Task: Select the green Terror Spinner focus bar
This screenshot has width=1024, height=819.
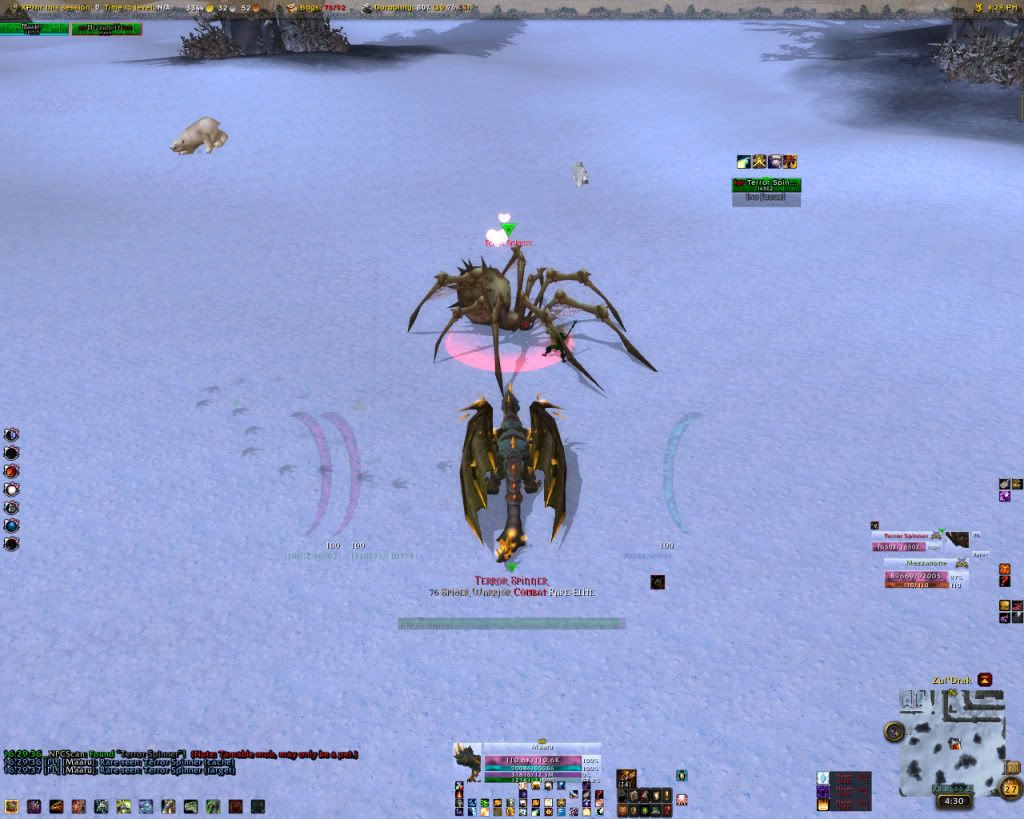Action: point(766,185)
